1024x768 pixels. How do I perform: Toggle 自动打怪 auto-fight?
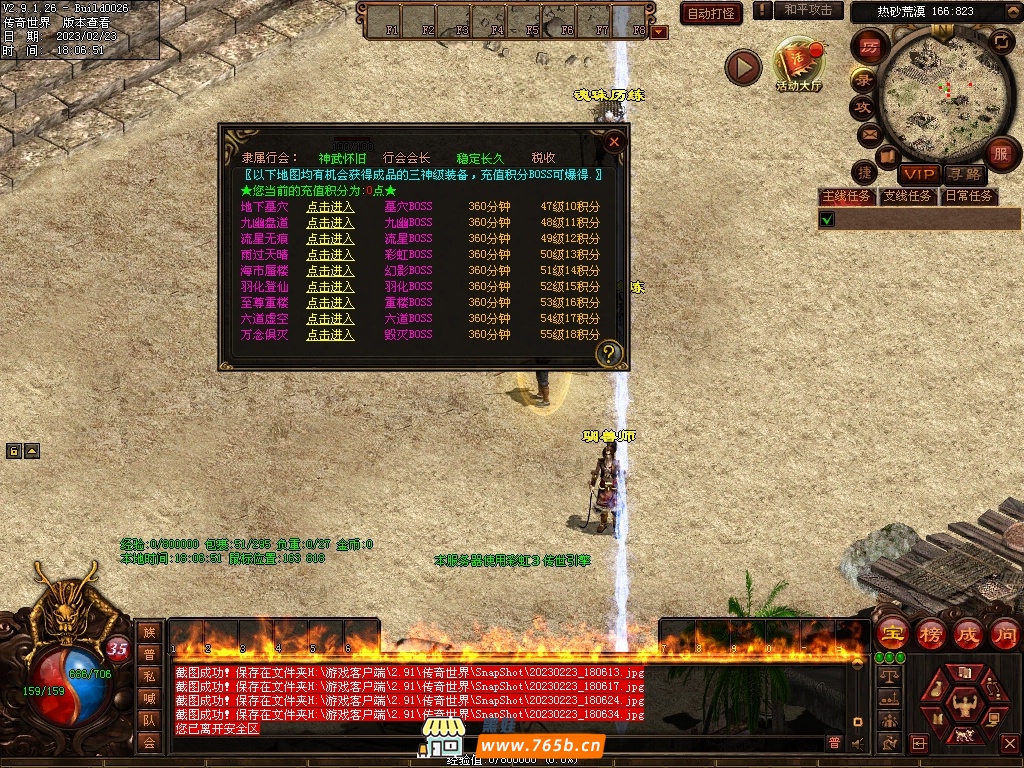coord(711,14)
